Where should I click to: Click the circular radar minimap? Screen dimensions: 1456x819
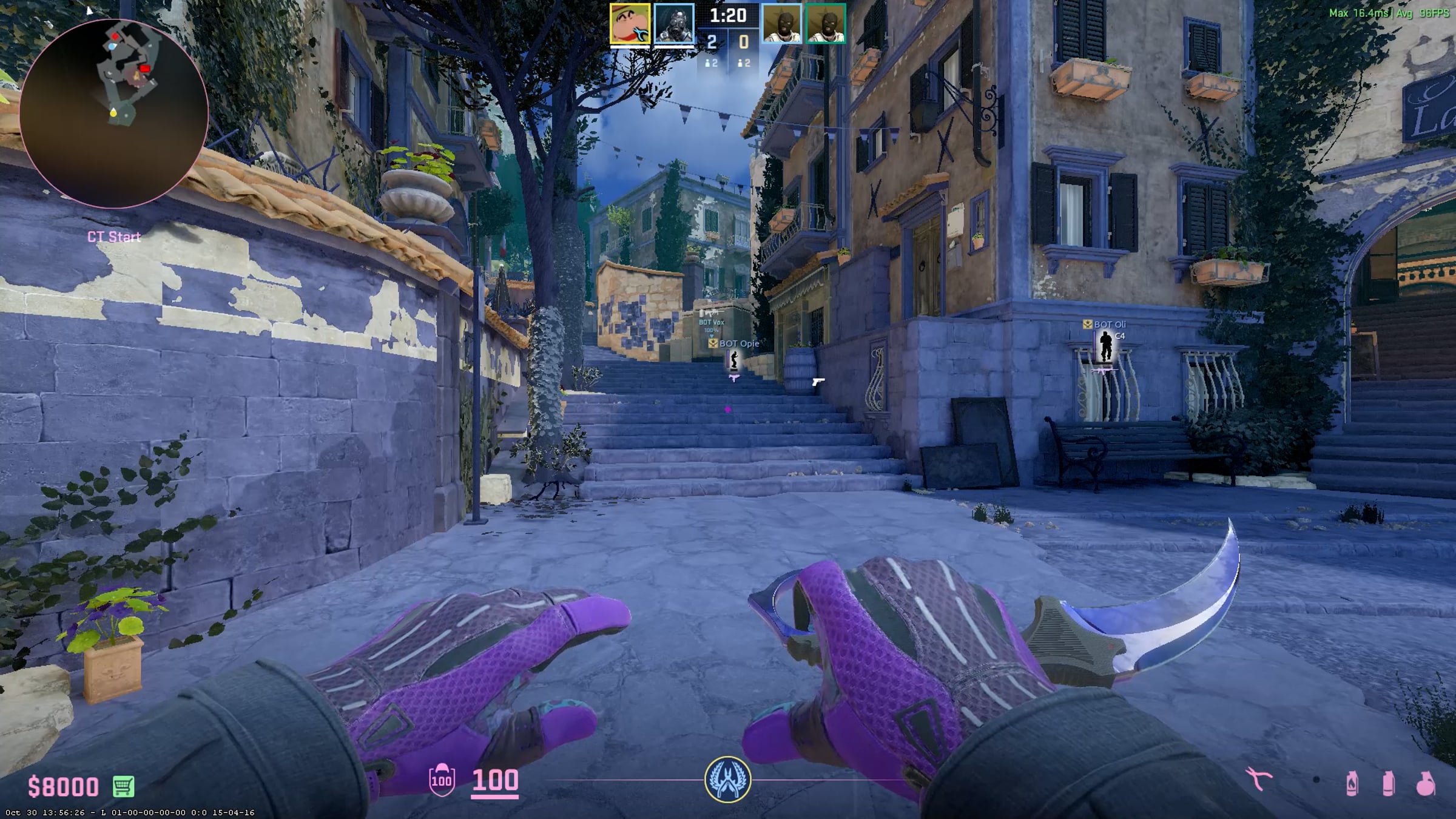point(114,113)
